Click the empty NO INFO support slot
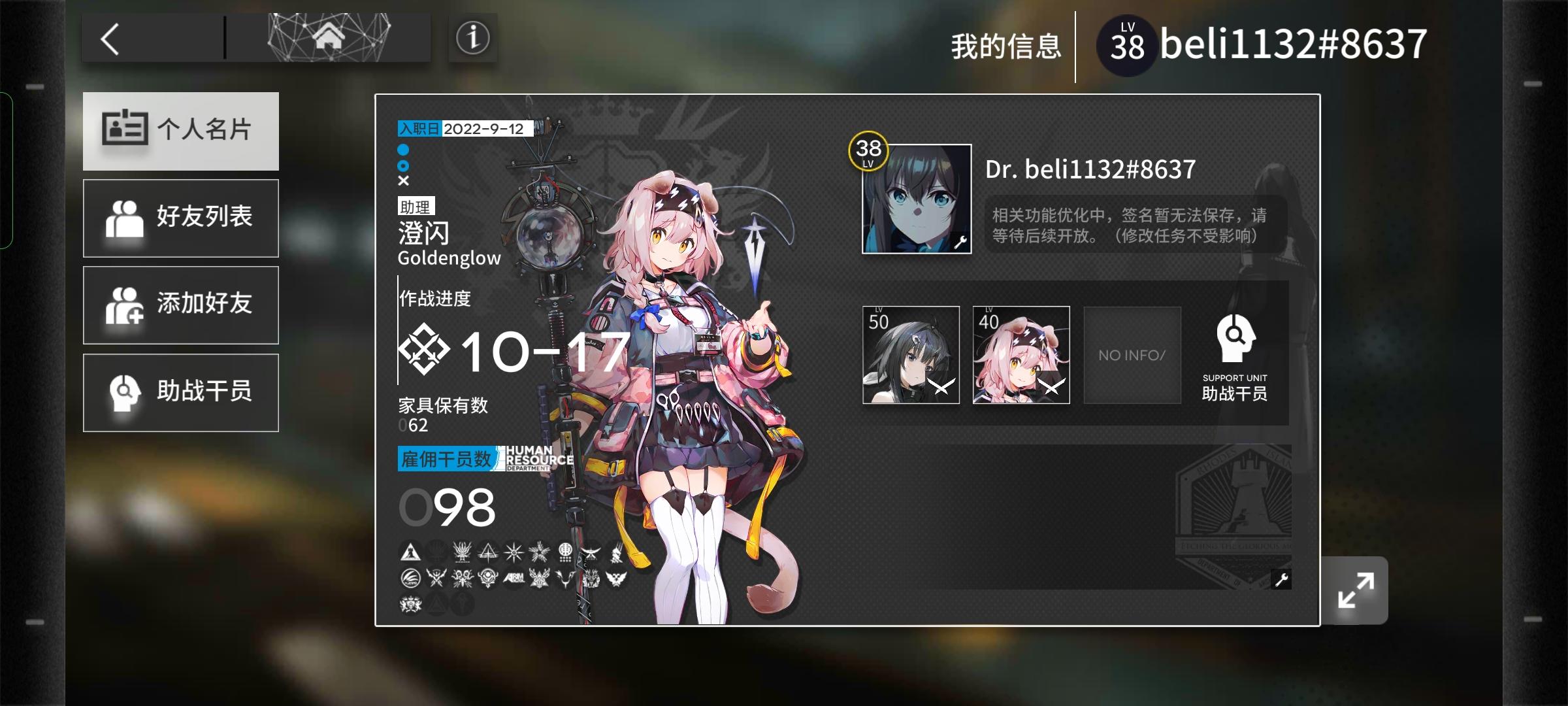The width and height of the screenshot is (1568, 706). click(1132, 355)
